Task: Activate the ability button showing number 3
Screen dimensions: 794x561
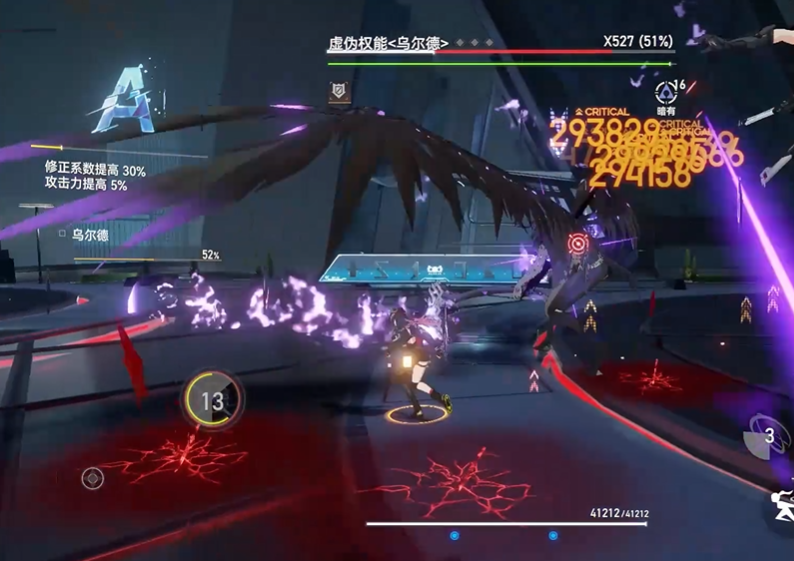Action: click(x=767, y=435)
